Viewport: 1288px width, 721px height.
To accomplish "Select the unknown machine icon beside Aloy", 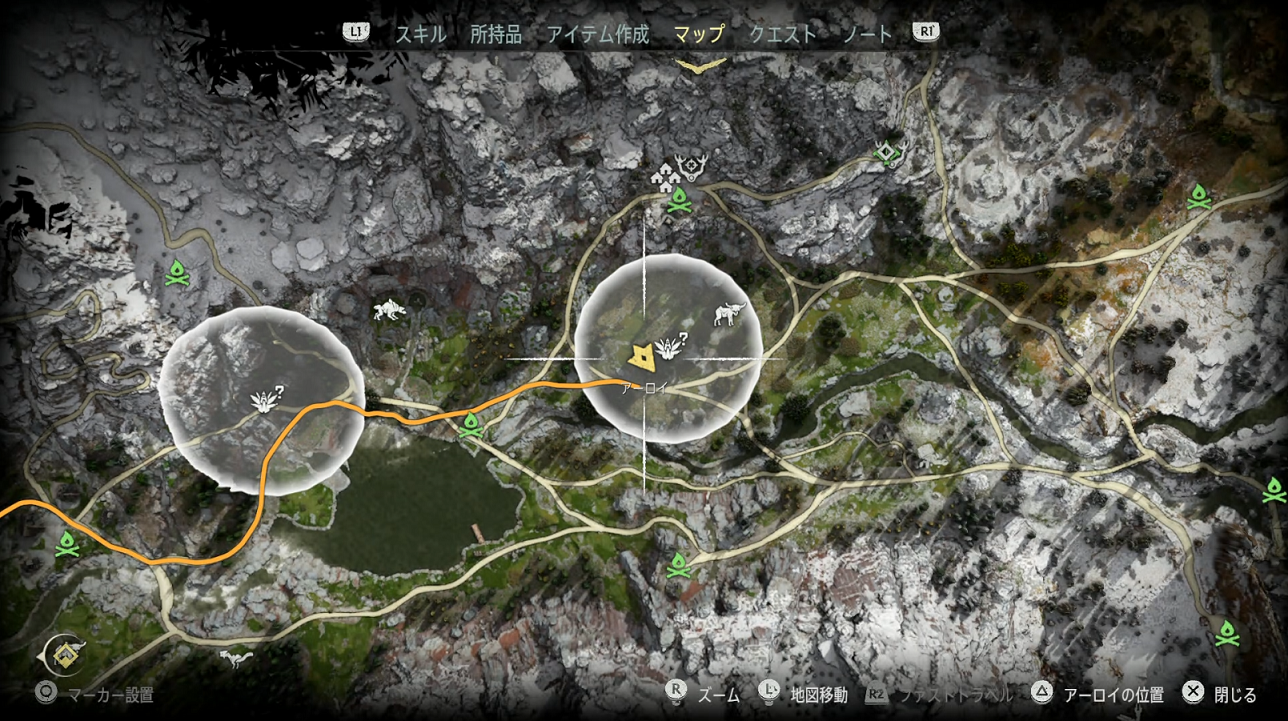I will click(668, 346).
